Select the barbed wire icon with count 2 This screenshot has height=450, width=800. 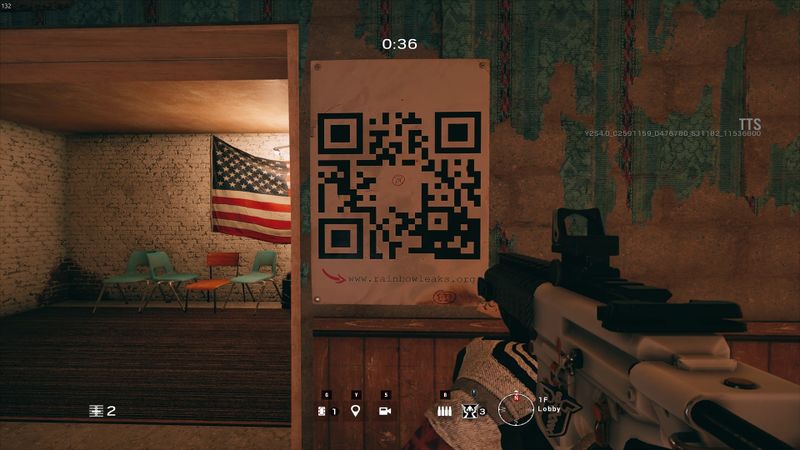click(x=97, y=411)
